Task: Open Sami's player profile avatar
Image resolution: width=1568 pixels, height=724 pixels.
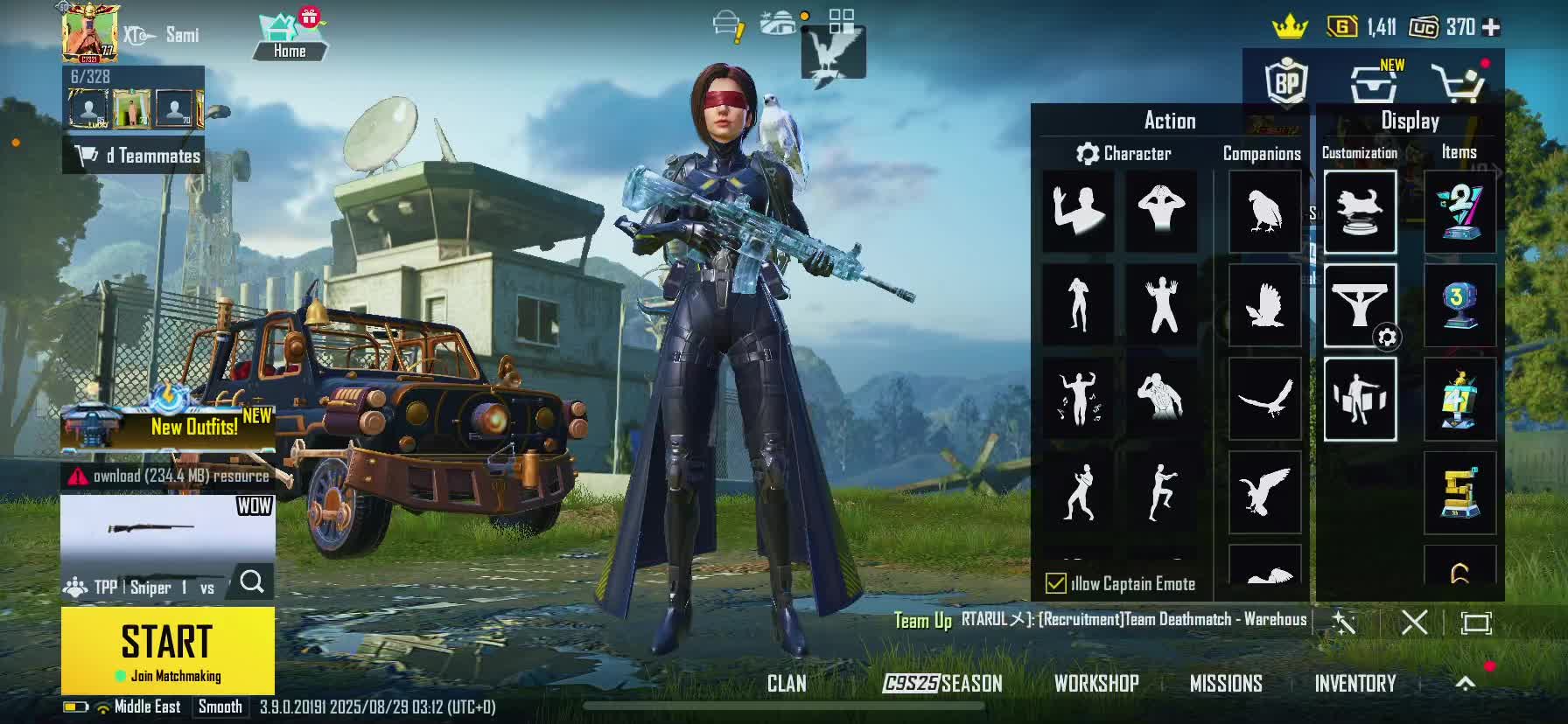Action: [x=89, y=32]
